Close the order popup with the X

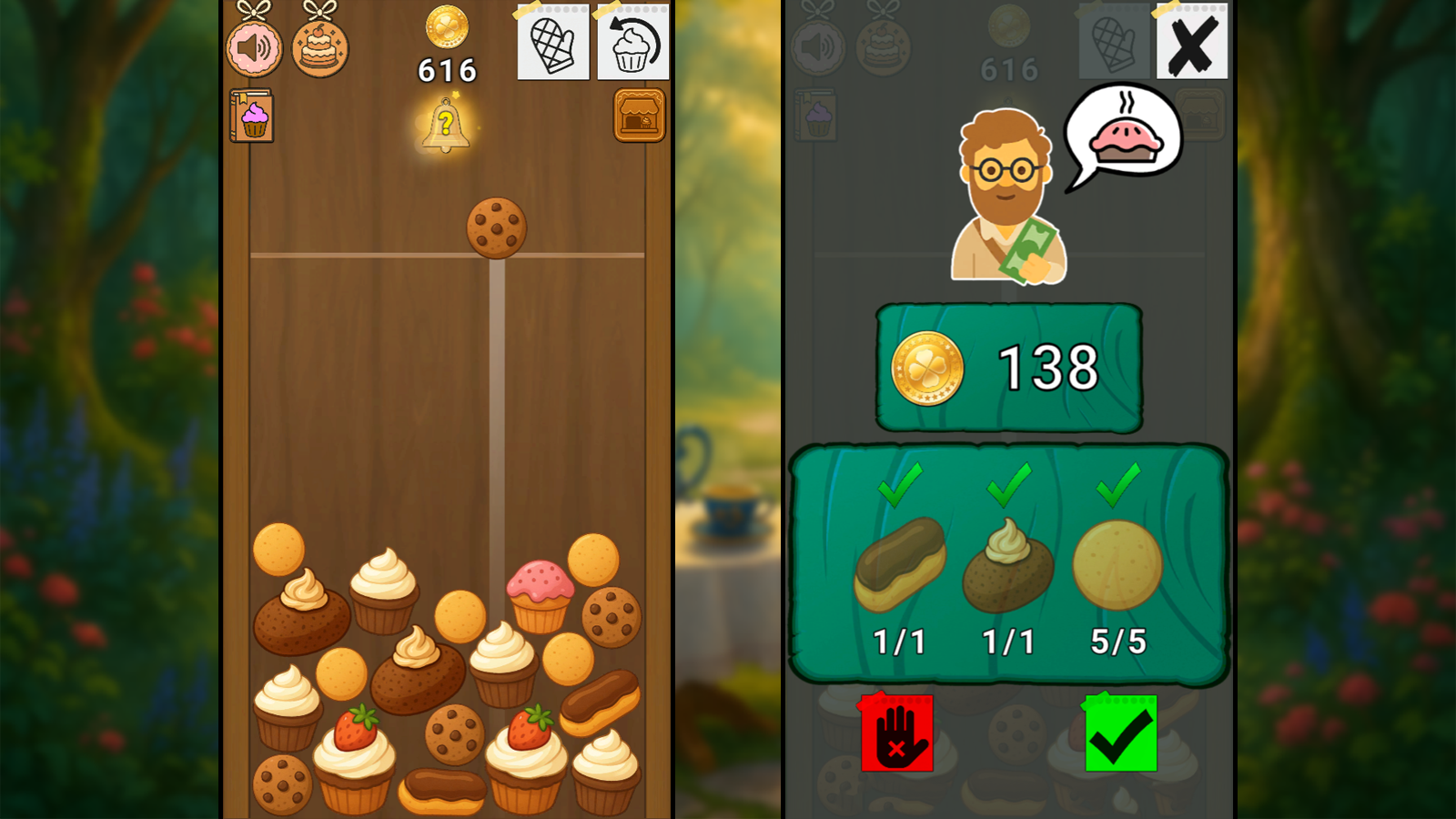[x=1192, y=41]
